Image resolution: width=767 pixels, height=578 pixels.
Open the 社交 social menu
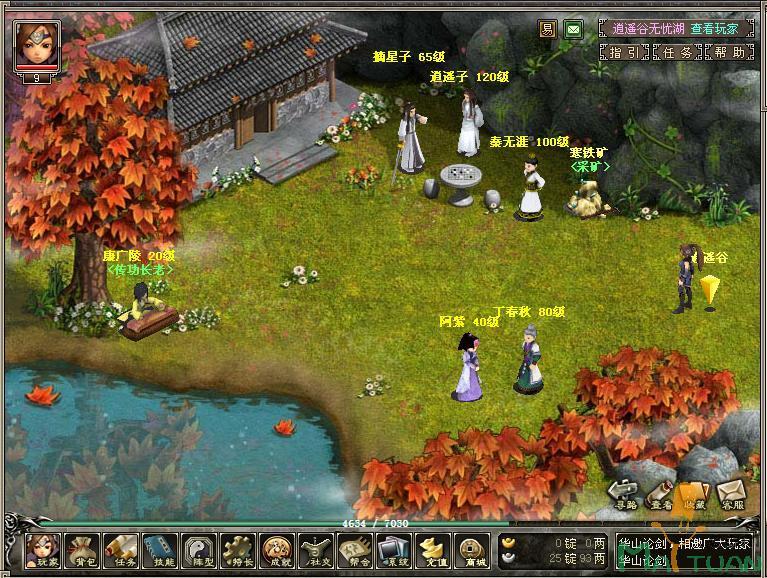tap(315, 550)
